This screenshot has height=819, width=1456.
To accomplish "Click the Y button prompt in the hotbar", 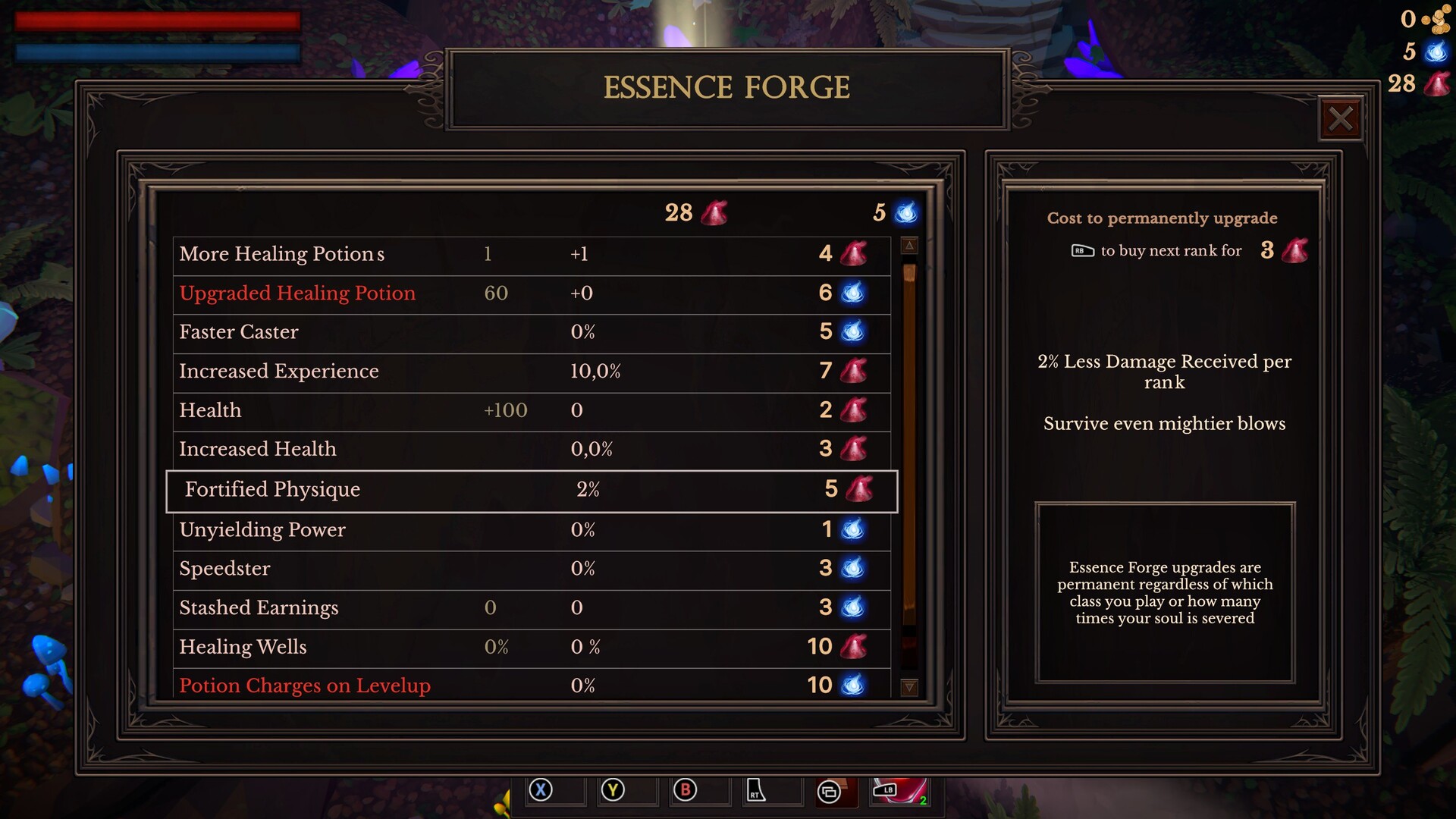I will (x=612, y=789).
